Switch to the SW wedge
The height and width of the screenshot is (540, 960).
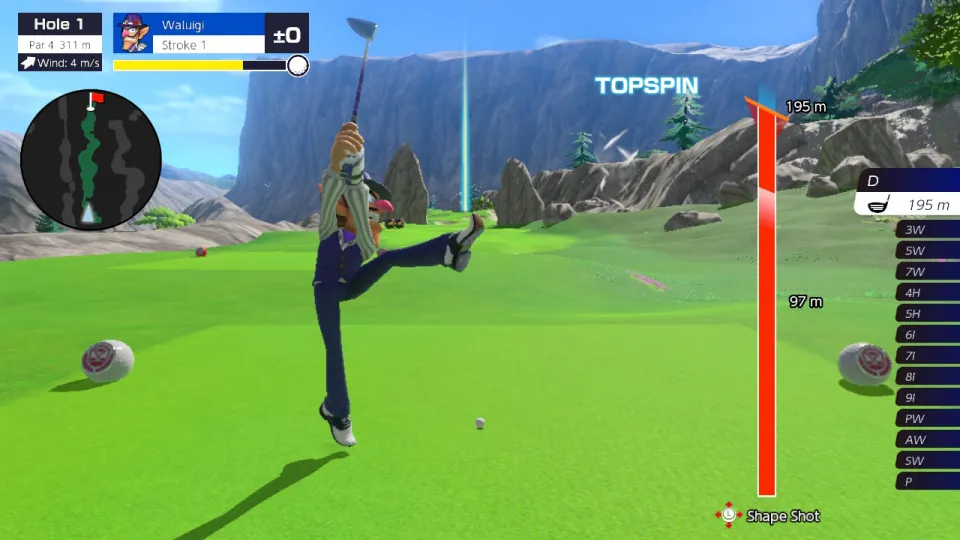click(x=926, y=460)
